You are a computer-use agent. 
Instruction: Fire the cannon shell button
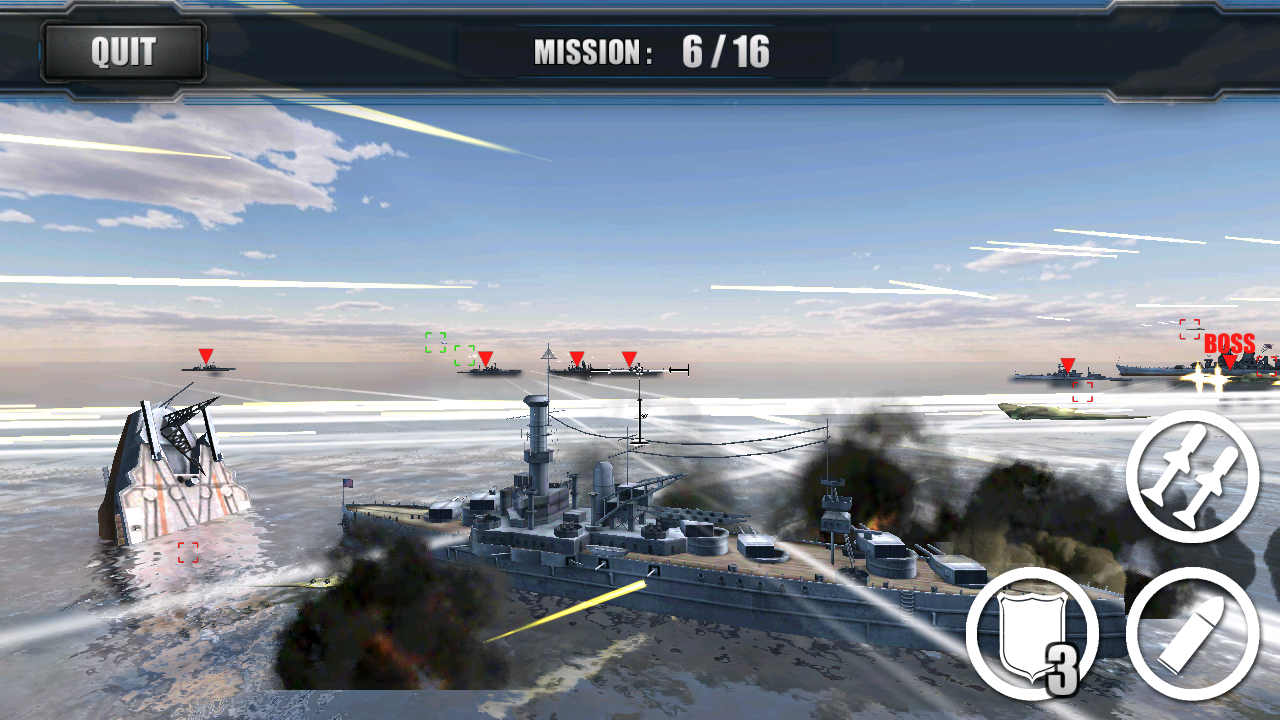[1192, 633]
